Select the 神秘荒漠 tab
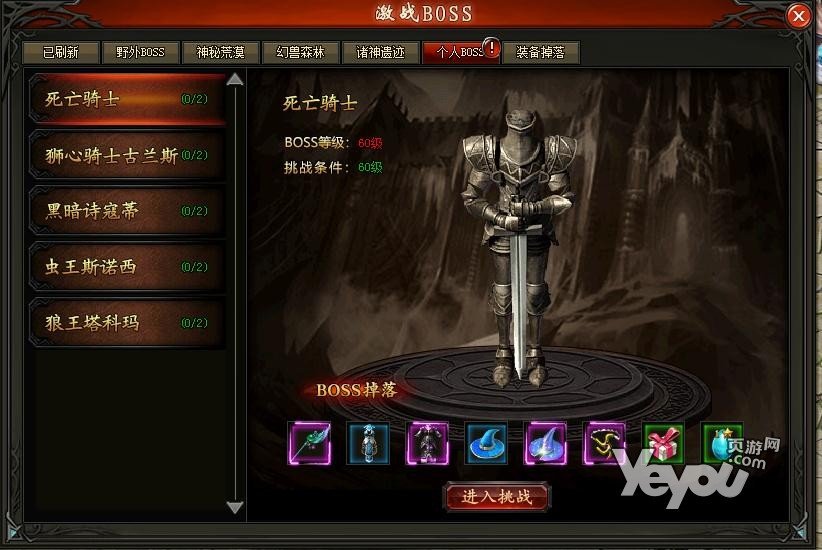The image size is (822, 550). tap(220, 52)
